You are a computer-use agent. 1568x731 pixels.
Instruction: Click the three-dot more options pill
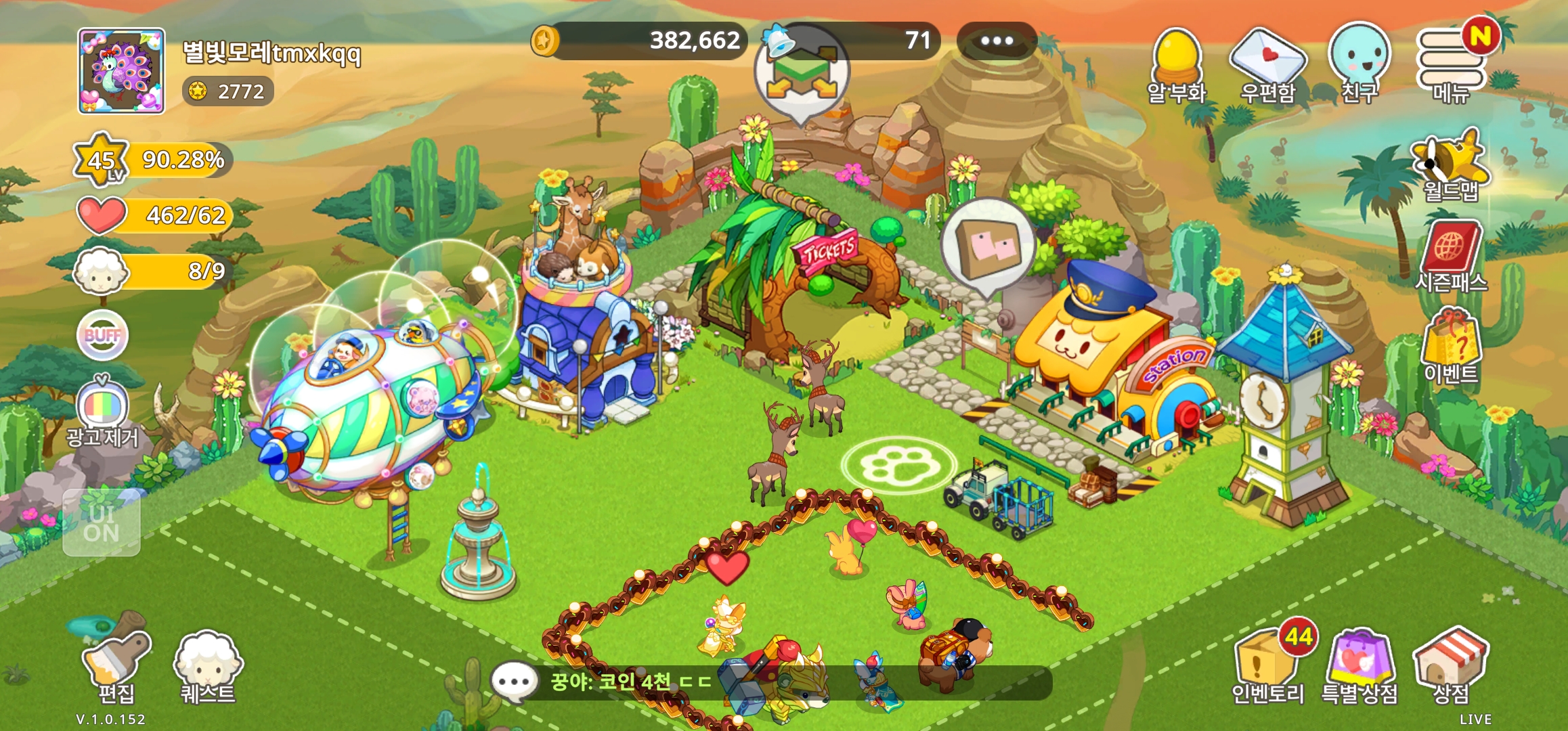pyautogui.click(x=997, y=41)
